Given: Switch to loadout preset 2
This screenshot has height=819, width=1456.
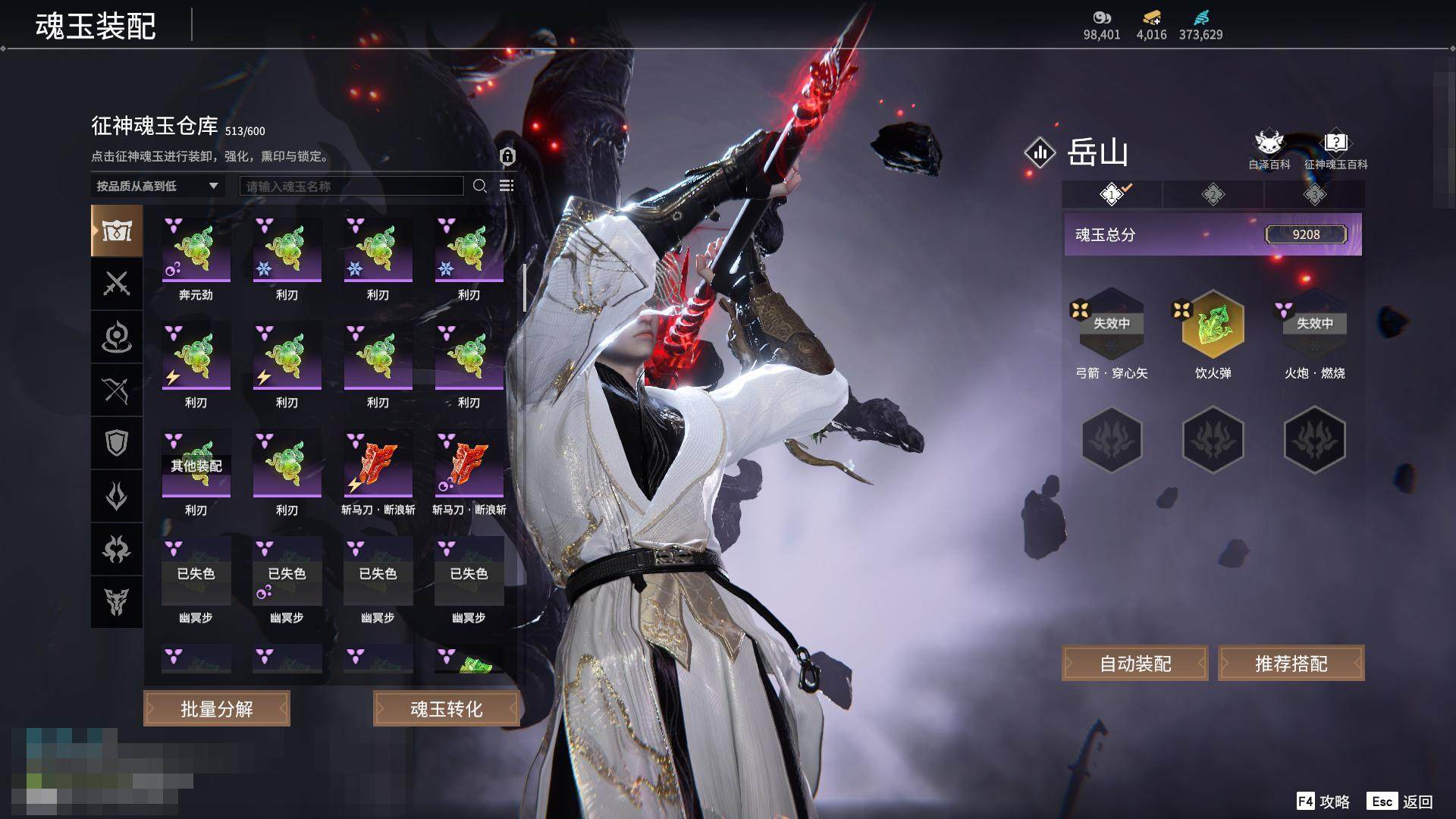Looking at the screenshot, I should click(1213, 195).
